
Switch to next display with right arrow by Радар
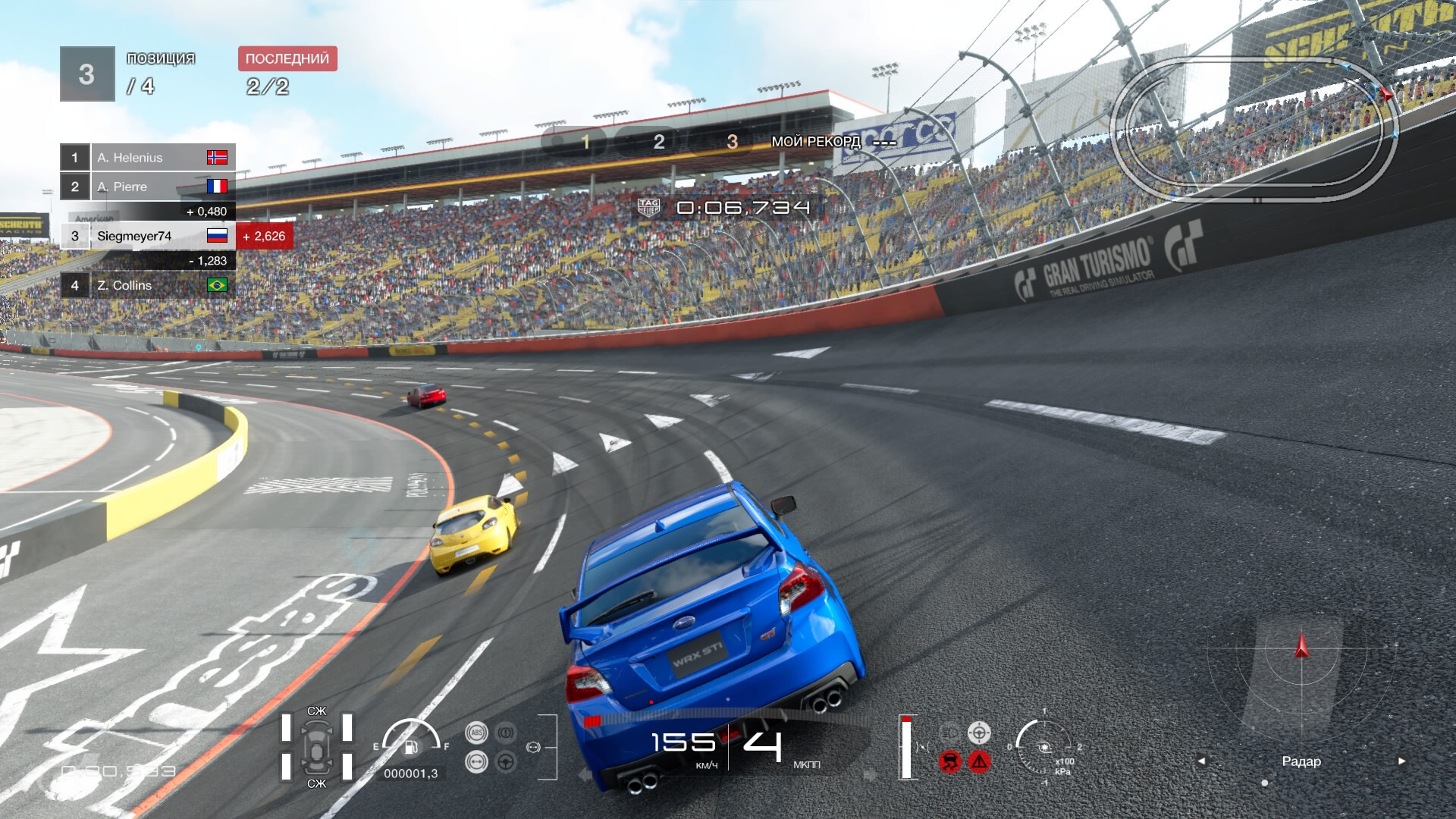click(1401, 761)
